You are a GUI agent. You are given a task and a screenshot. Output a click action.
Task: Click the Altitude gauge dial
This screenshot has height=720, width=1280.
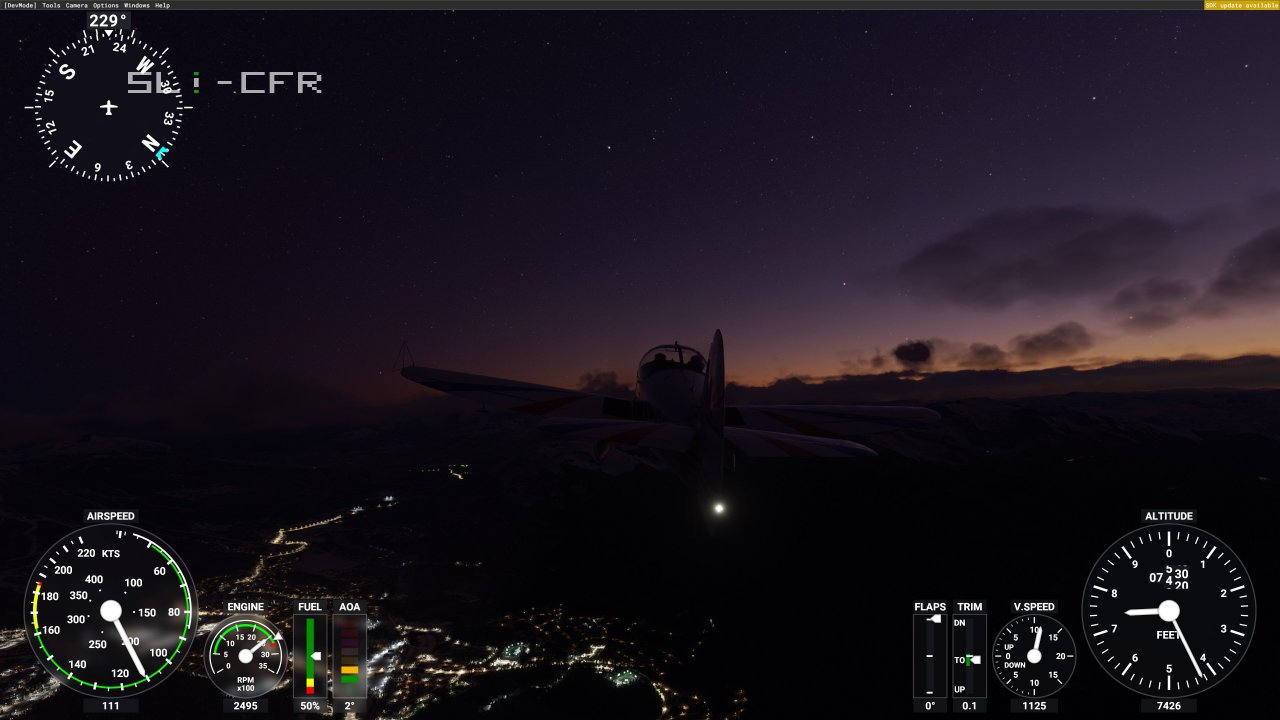[1168, 612]
